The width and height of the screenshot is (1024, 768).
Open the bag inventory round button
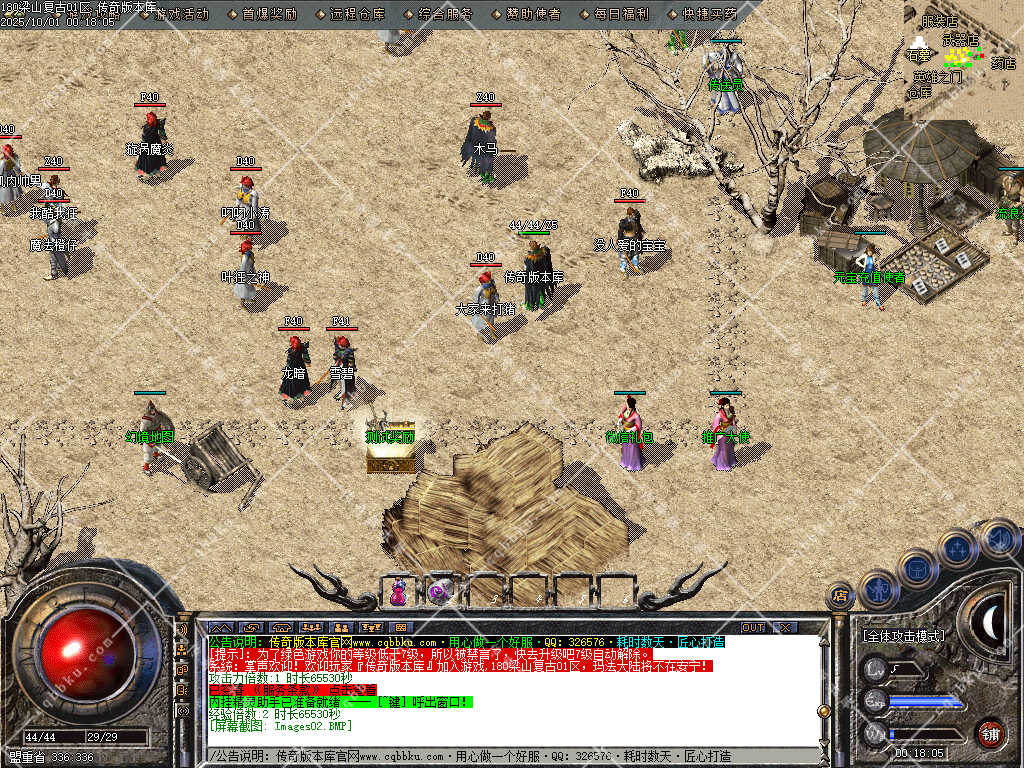(x=917, y=569)
